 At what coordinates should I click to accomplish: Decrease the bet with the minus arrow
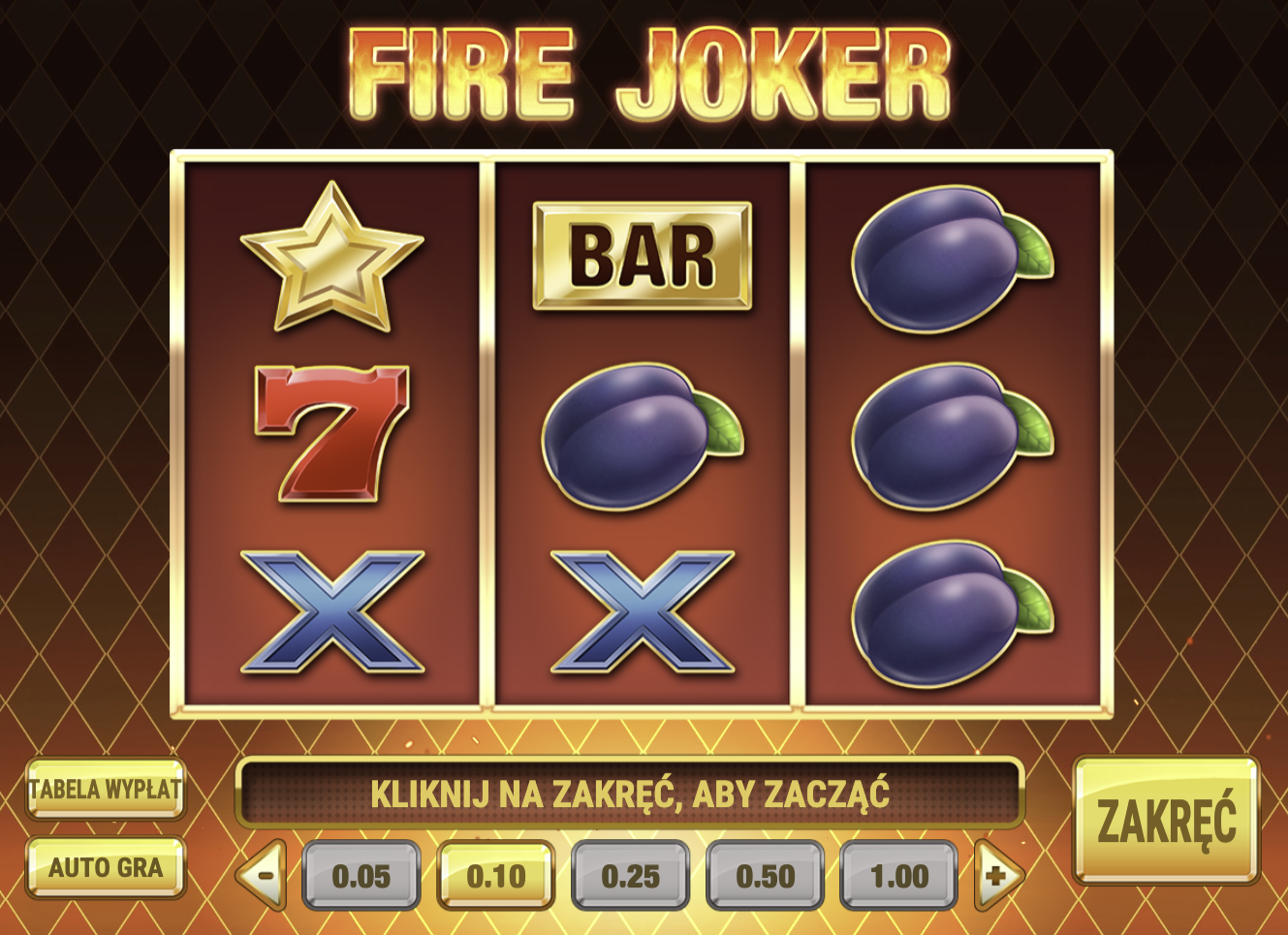[264, 875]
